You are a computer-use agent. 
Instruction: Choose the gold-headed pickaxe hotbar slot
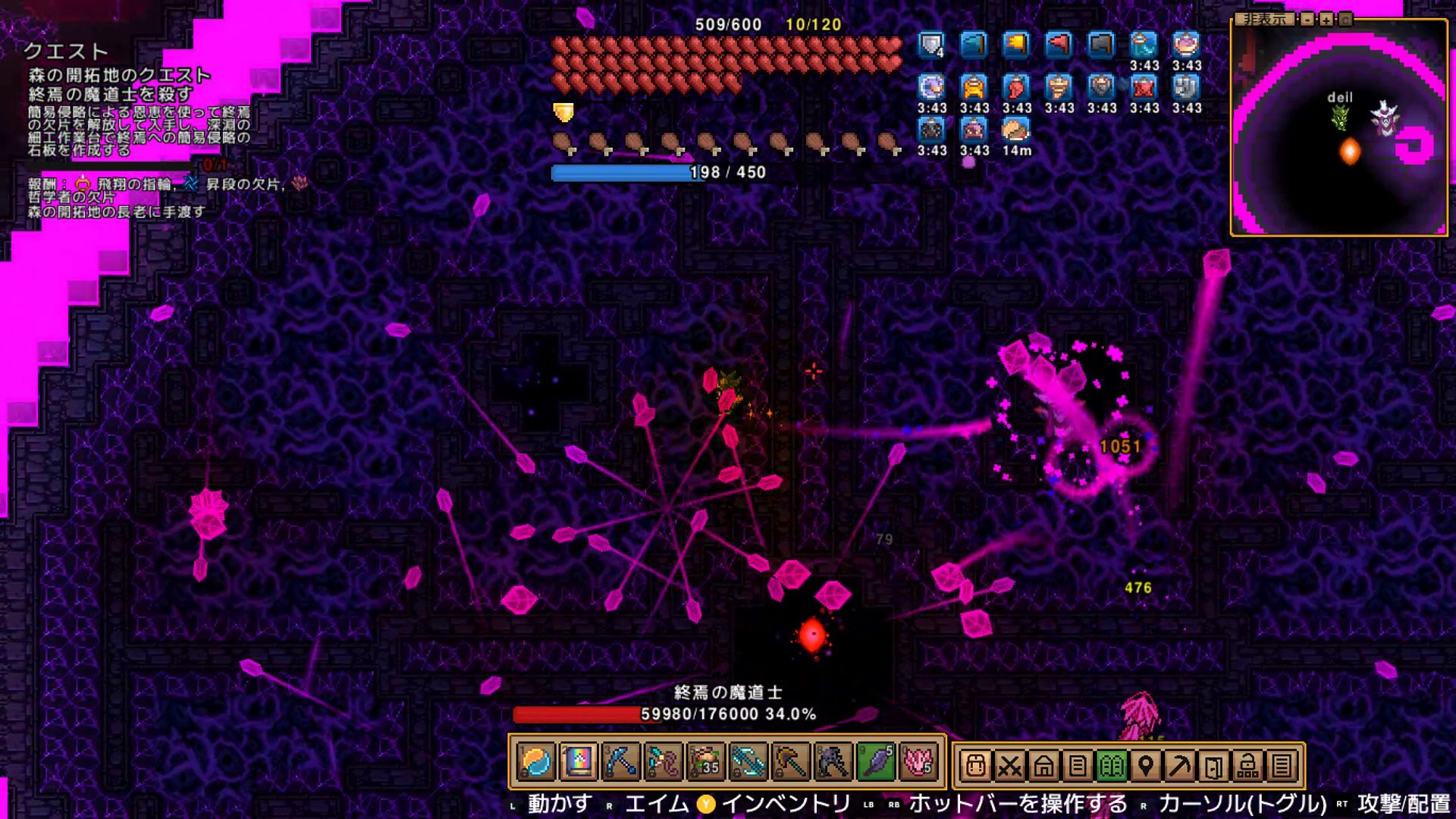point(791,762)
